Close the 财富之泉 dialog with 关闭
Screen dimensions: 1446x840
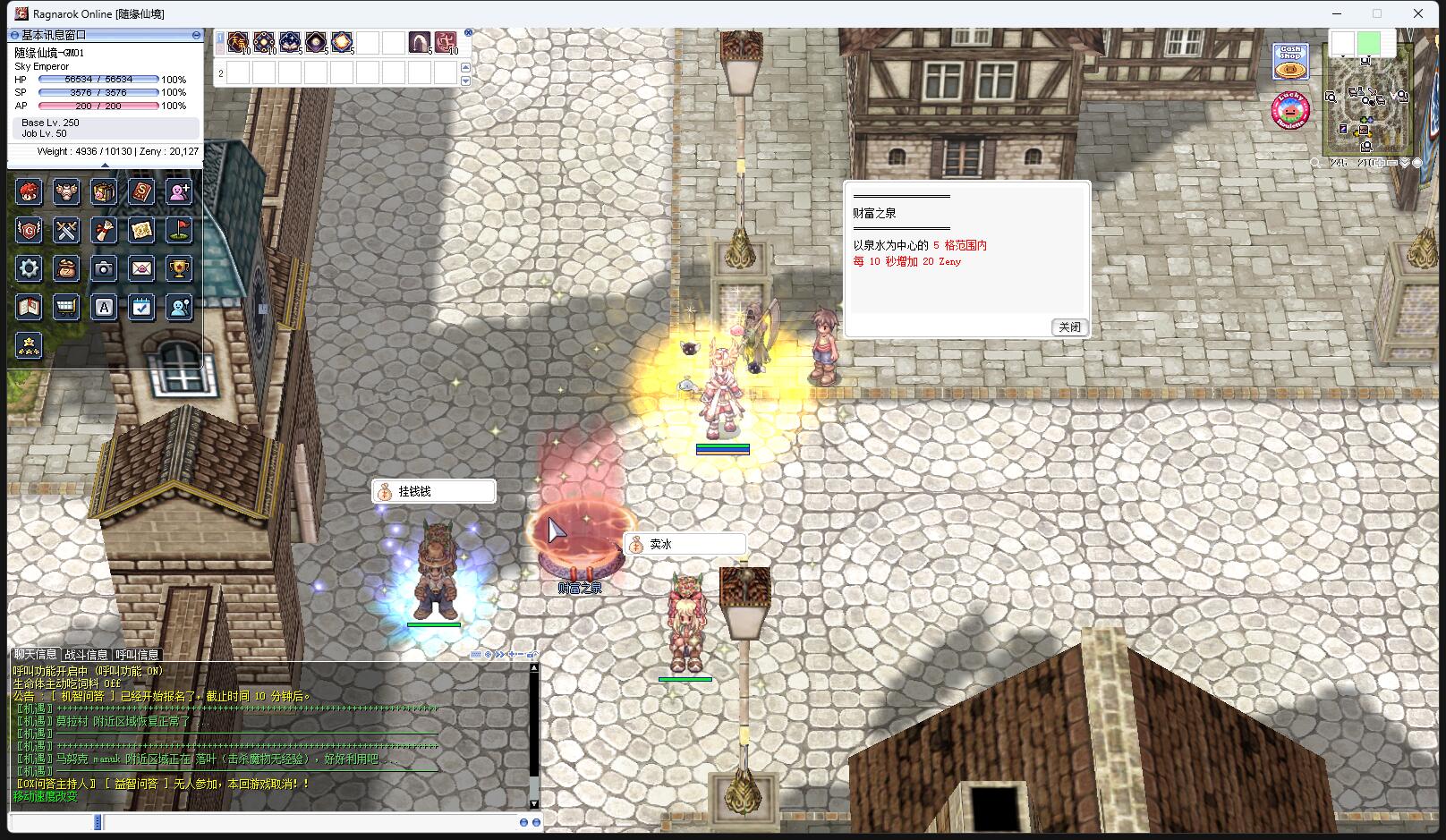coord(1069,327)
